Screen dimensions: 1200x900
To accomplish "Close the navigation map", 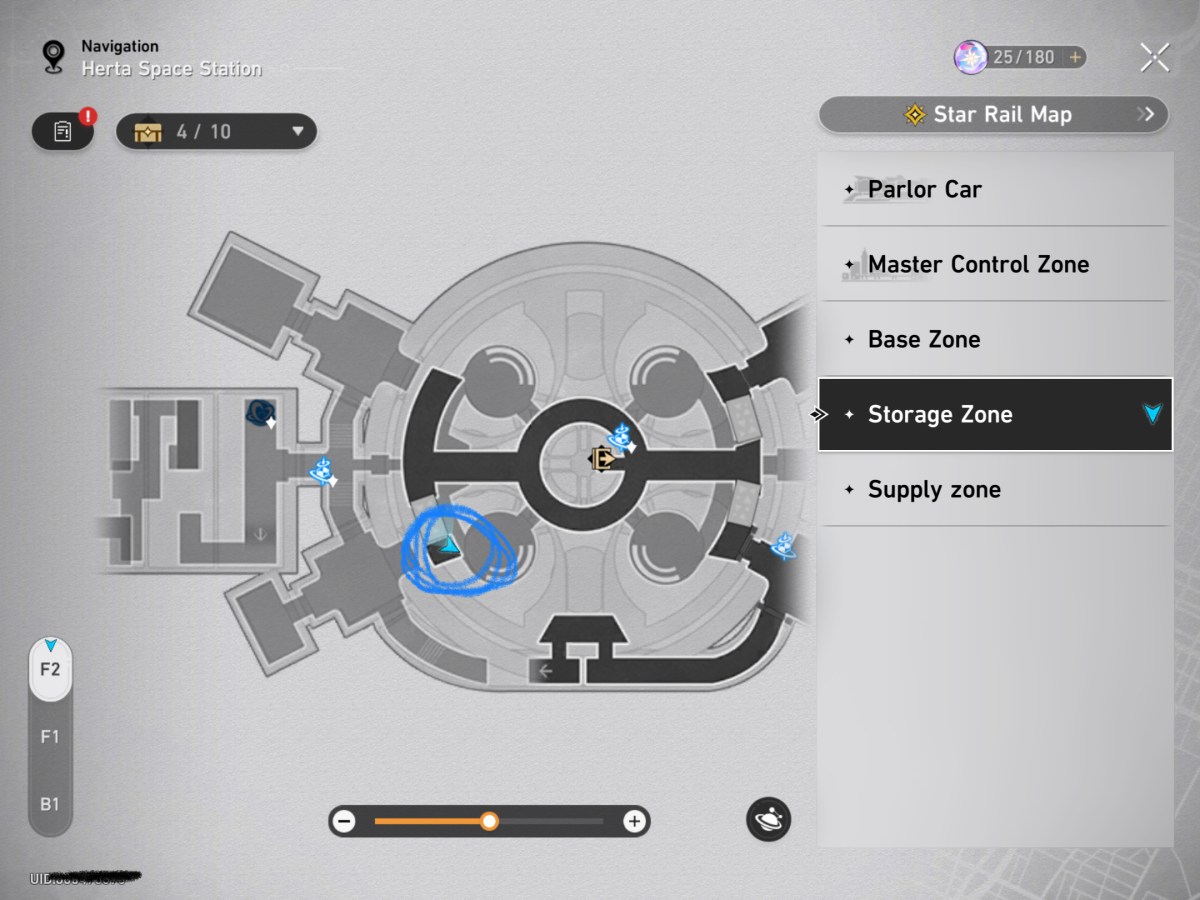I will coord(1154,58).
